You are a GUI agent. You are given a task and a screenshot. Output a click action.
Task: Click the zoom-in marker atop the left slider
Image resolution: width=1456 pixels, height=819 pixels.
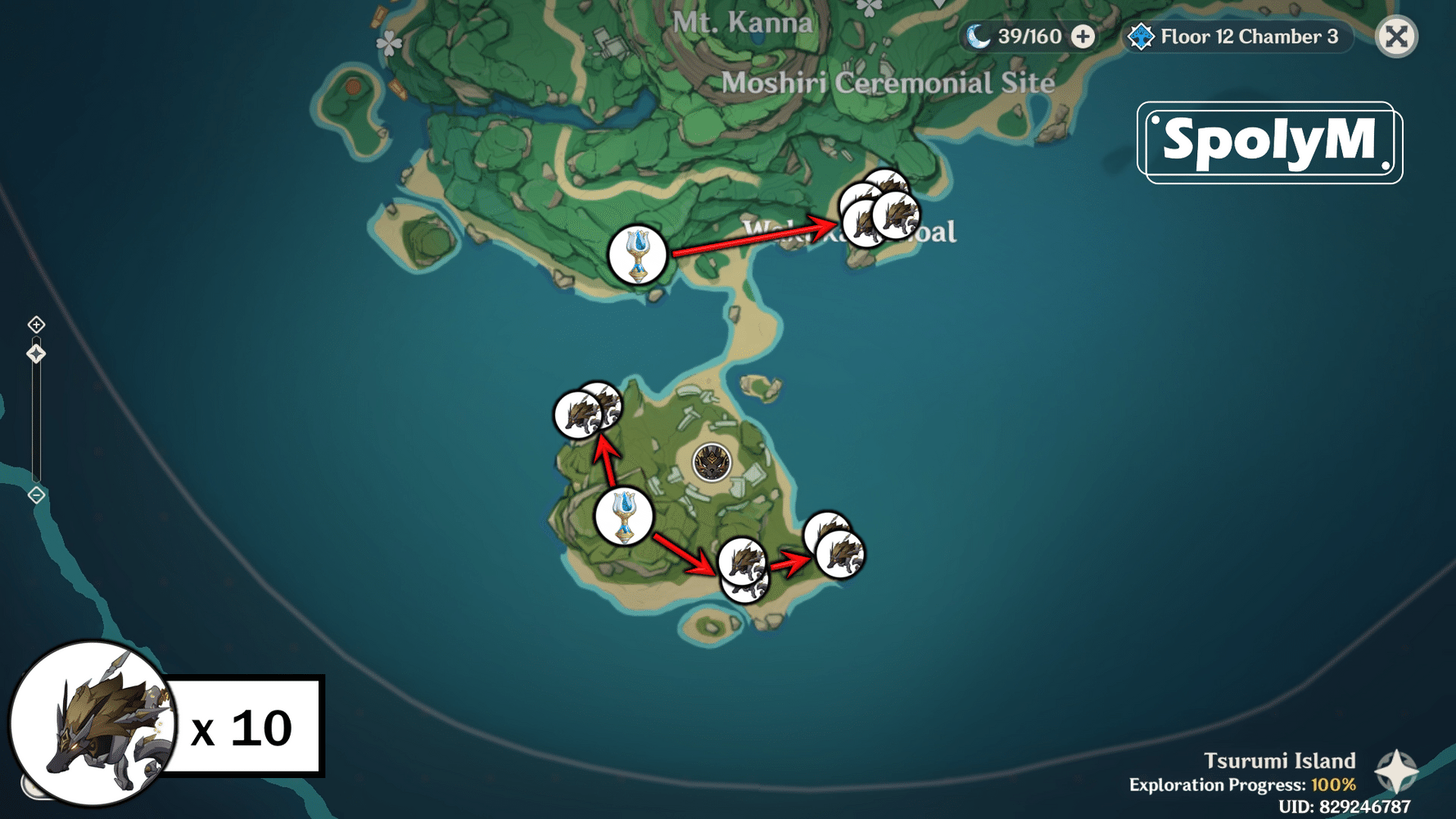pyautogui.click(x=36, y=324)
